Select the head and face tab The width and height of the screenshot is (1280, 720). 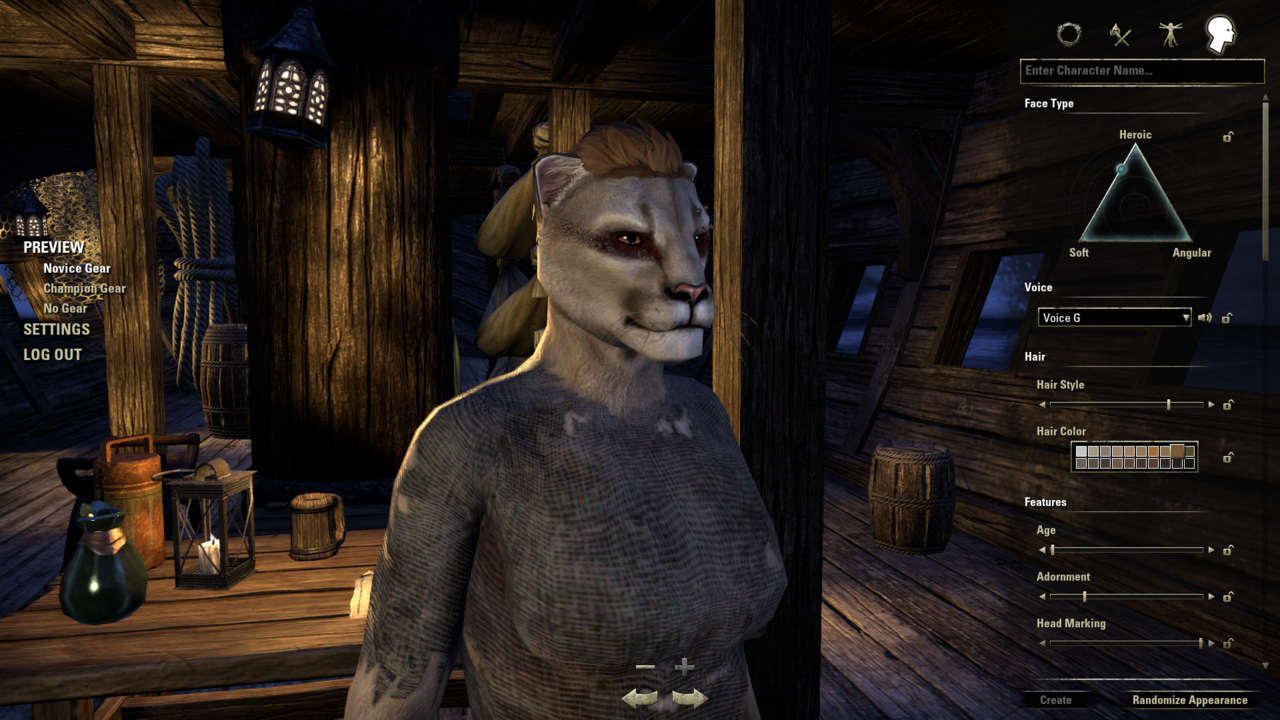(x=1220, y=33)
